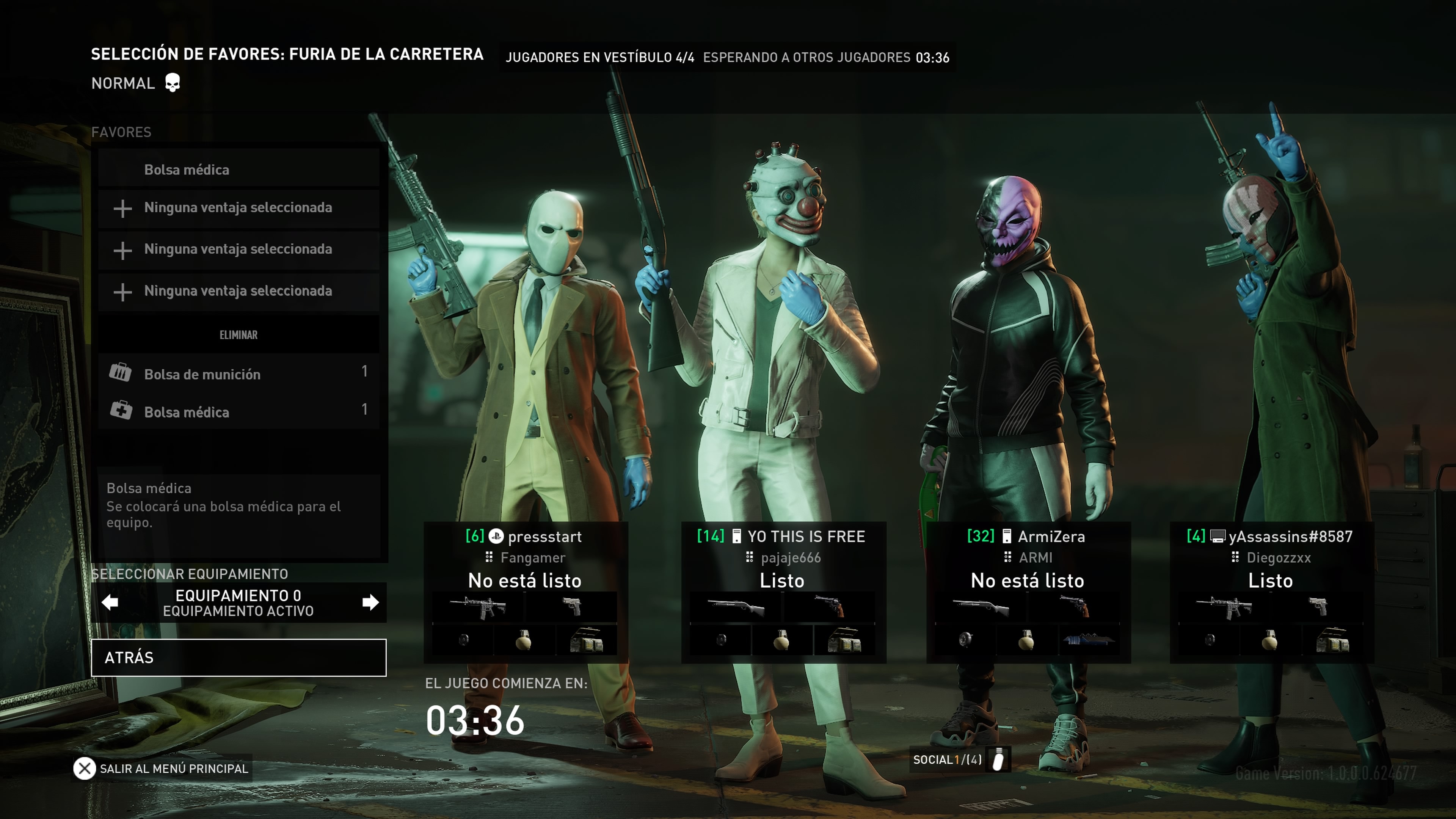This screenshot has width=1456, height=819.
Task: Select the ELIMINAR option
Action: tap(238, 334)
